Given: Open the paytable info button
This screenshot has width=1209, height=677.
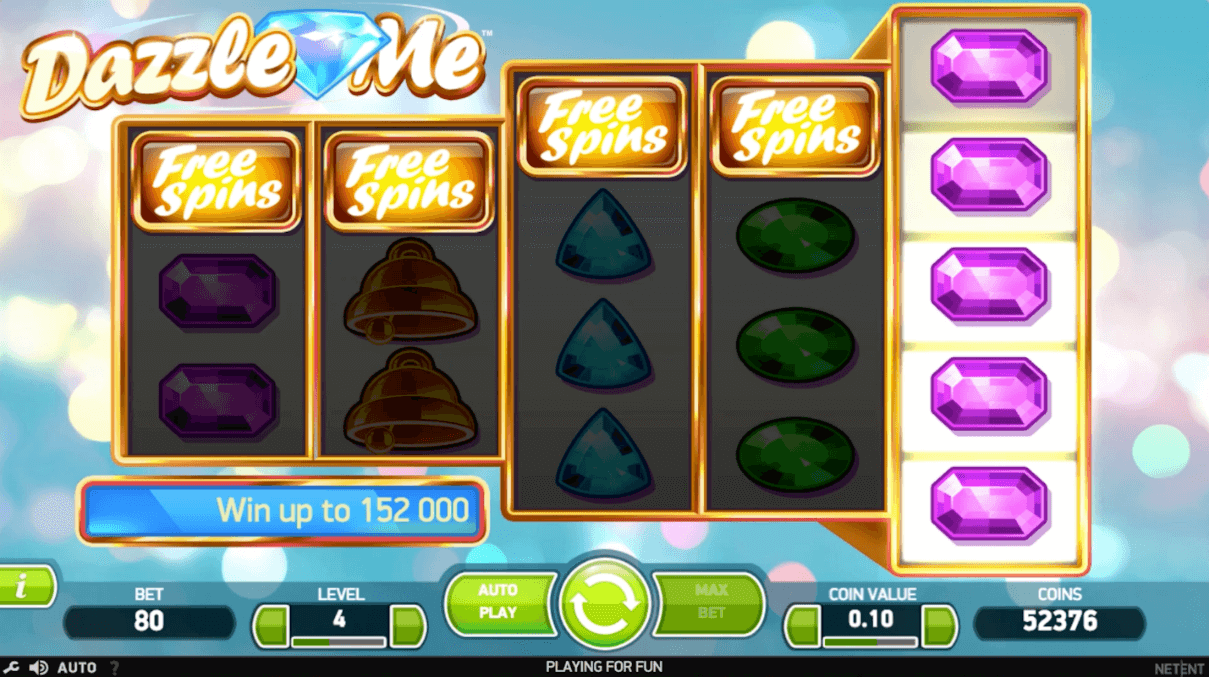Looking at the screenshot, I should coord(24,587).
